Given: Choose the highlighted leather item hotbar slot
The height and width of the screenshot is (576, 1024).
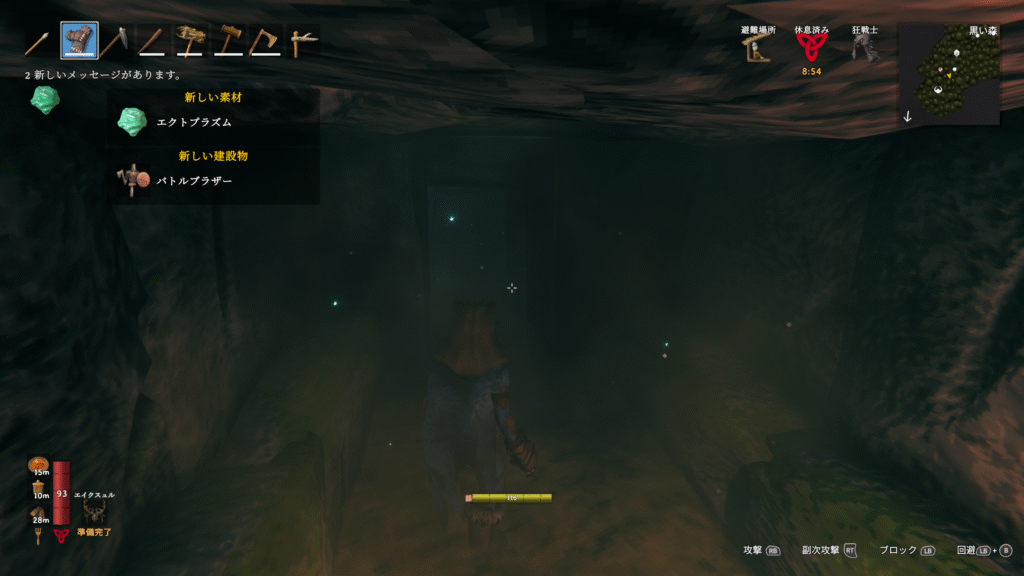Looking at the screenshot, I should [x=79, y=41].
